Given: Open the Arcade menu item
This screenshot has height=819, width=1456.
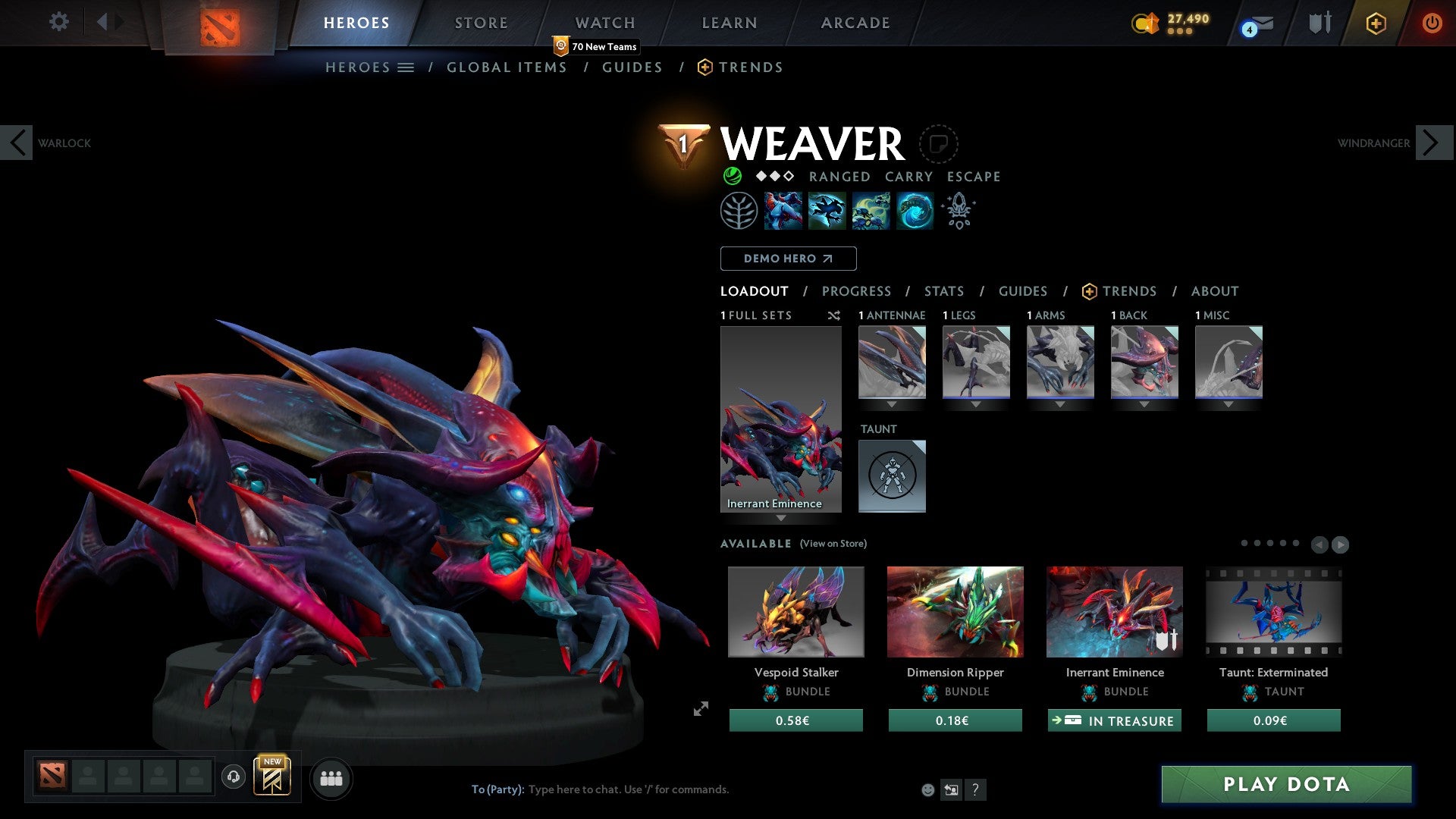Looking at the screenshot, I should click(x=855, y=22).
